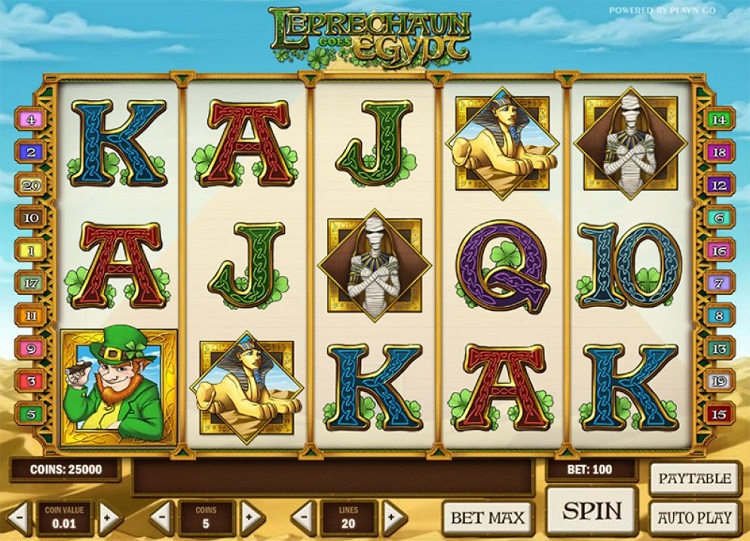The height and width of the screenshot is (541, 750).
Task: Lower the number of lines
Action: [303, 517]
